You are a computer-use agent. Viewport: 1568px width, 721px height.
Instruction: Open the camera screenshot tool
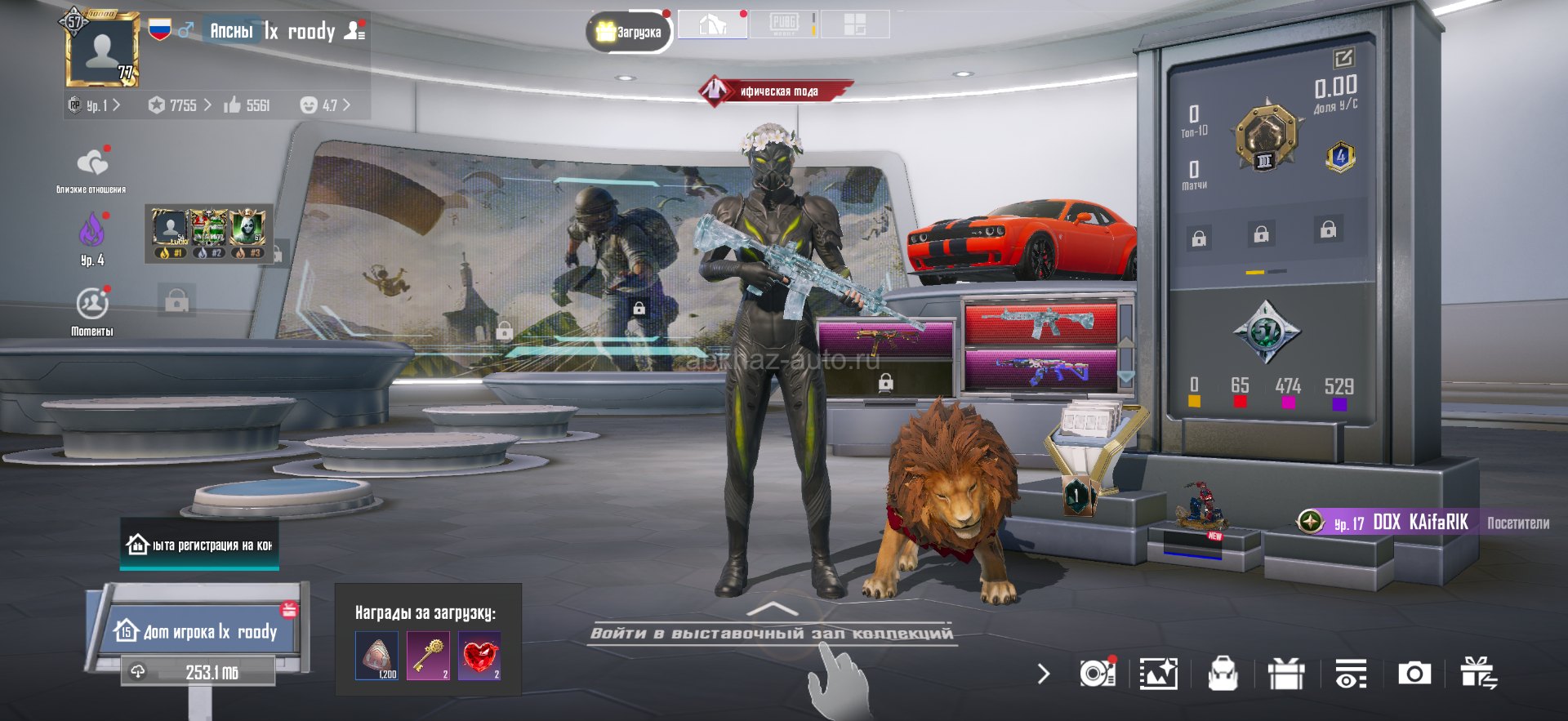point(1414,674)
